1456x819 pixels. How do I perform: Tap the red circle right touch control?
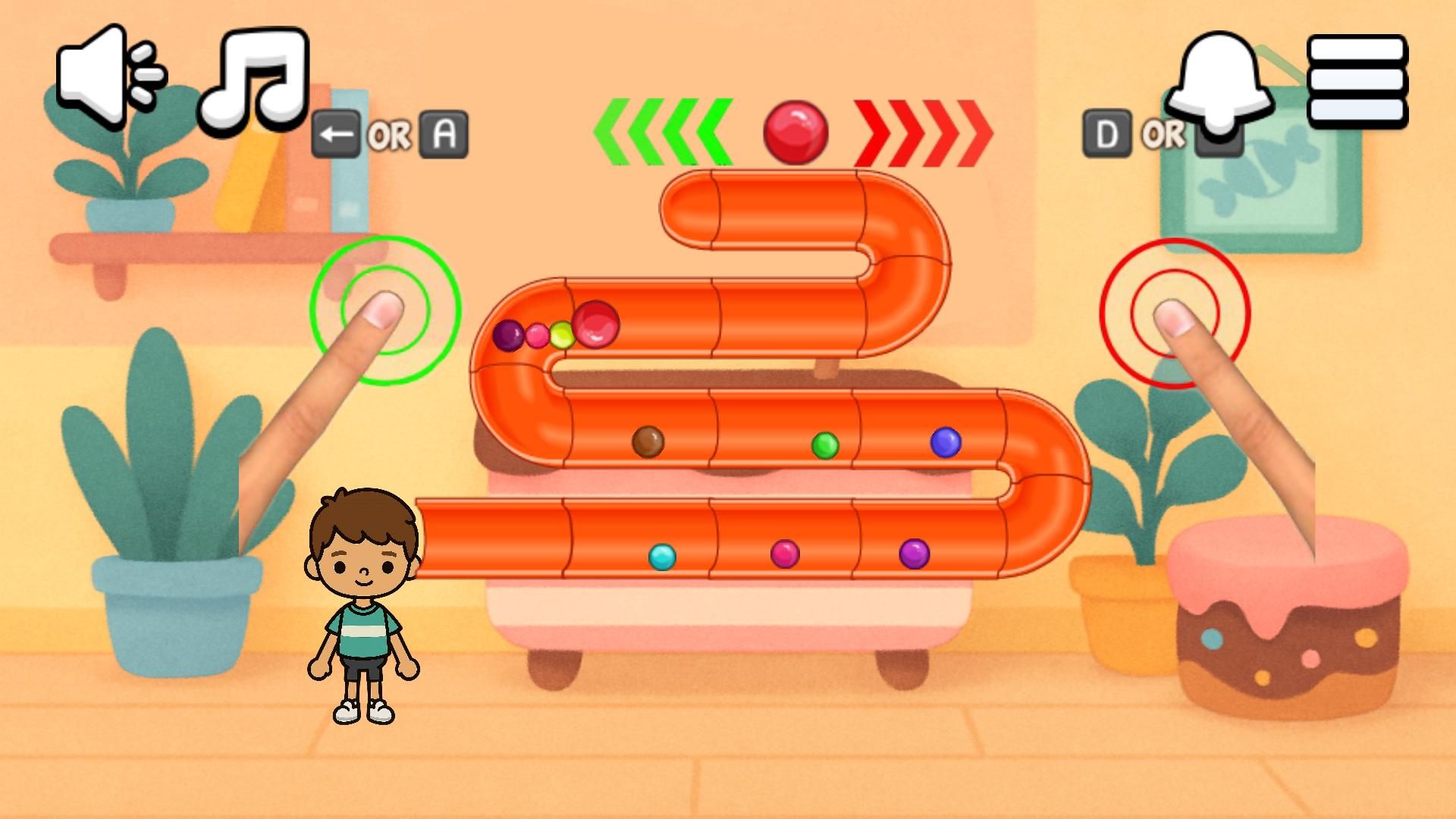(x=1174, y=313)
